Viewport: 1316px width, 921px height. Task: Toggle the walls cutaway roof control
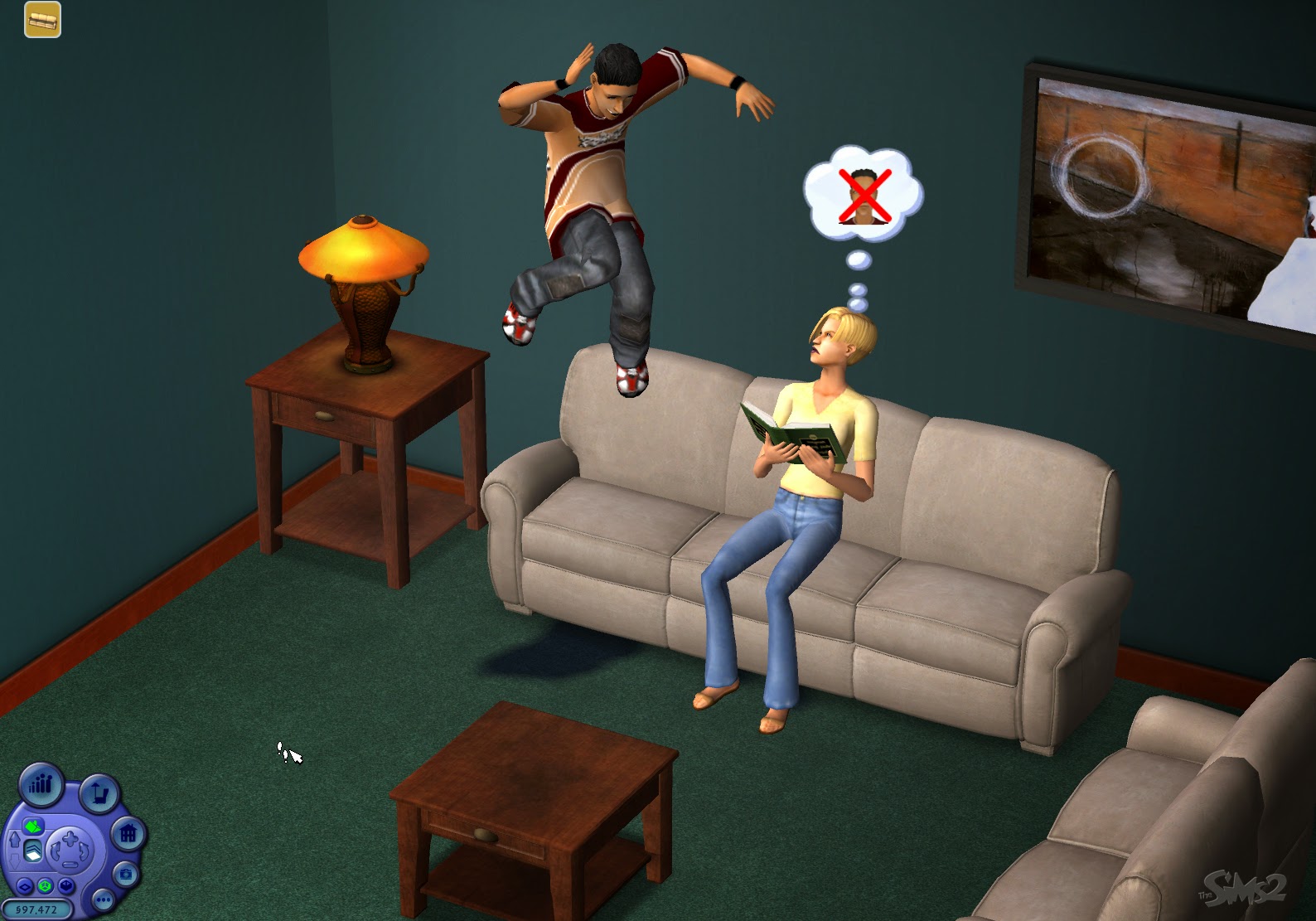pyautogui.click(x=34, y=826)
